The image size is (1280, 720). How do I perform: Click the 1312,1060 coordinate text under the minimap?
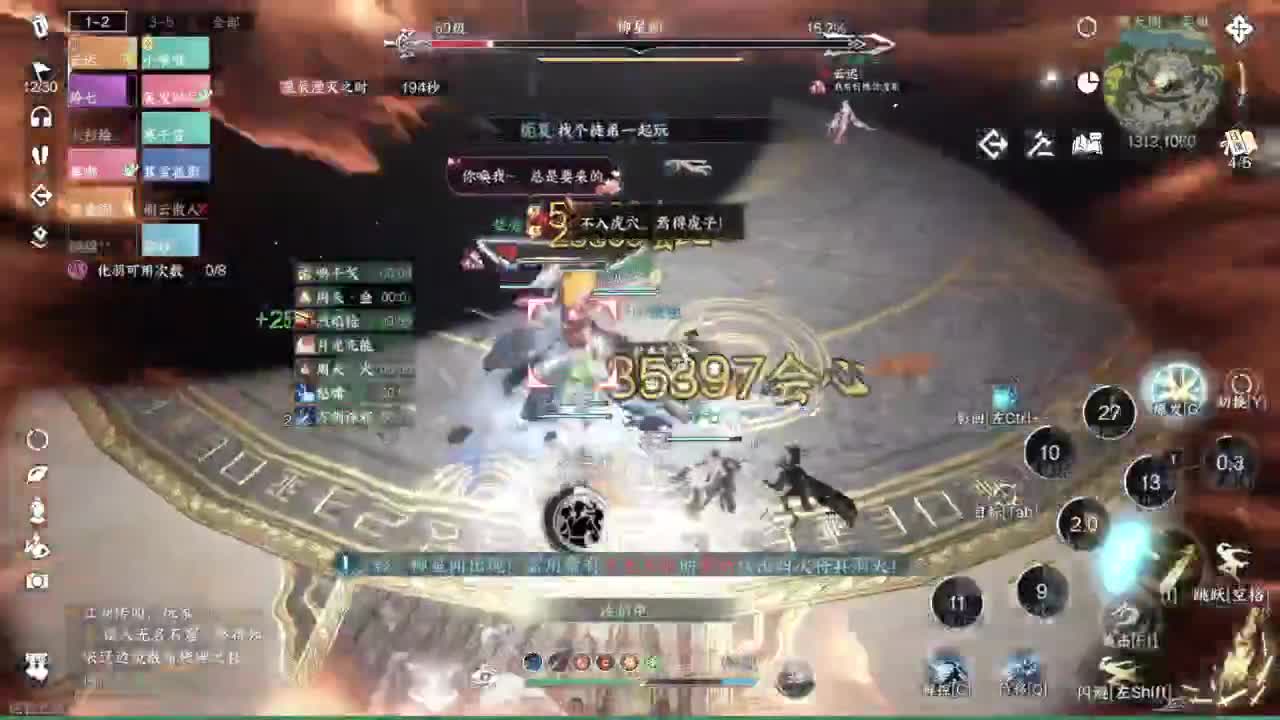pyautogui.click(x=1162, y=142)
